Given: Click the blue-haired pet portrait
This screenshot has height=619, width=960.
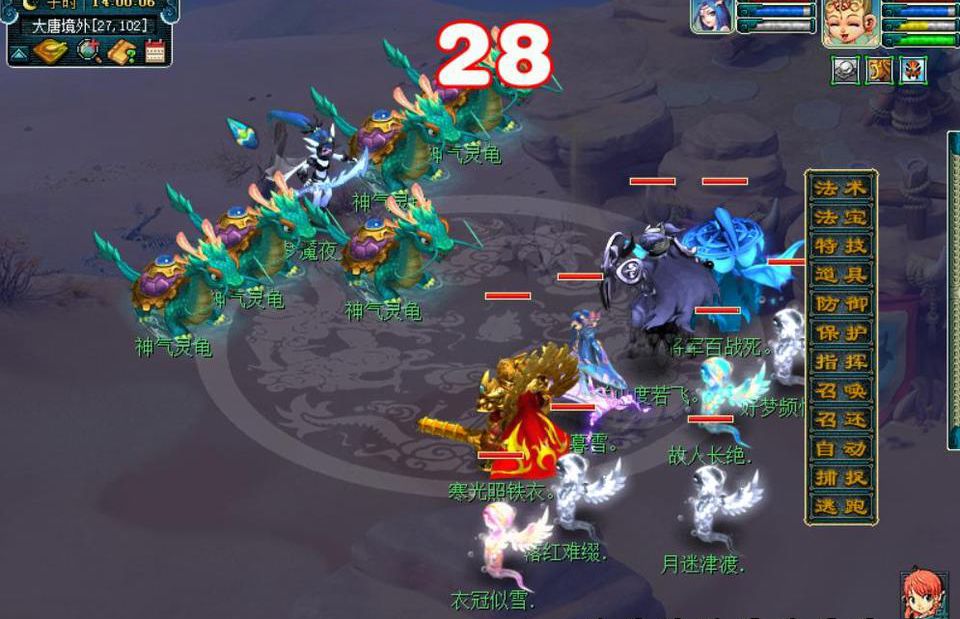Looking at the screenshot, I should coord(711,17).
